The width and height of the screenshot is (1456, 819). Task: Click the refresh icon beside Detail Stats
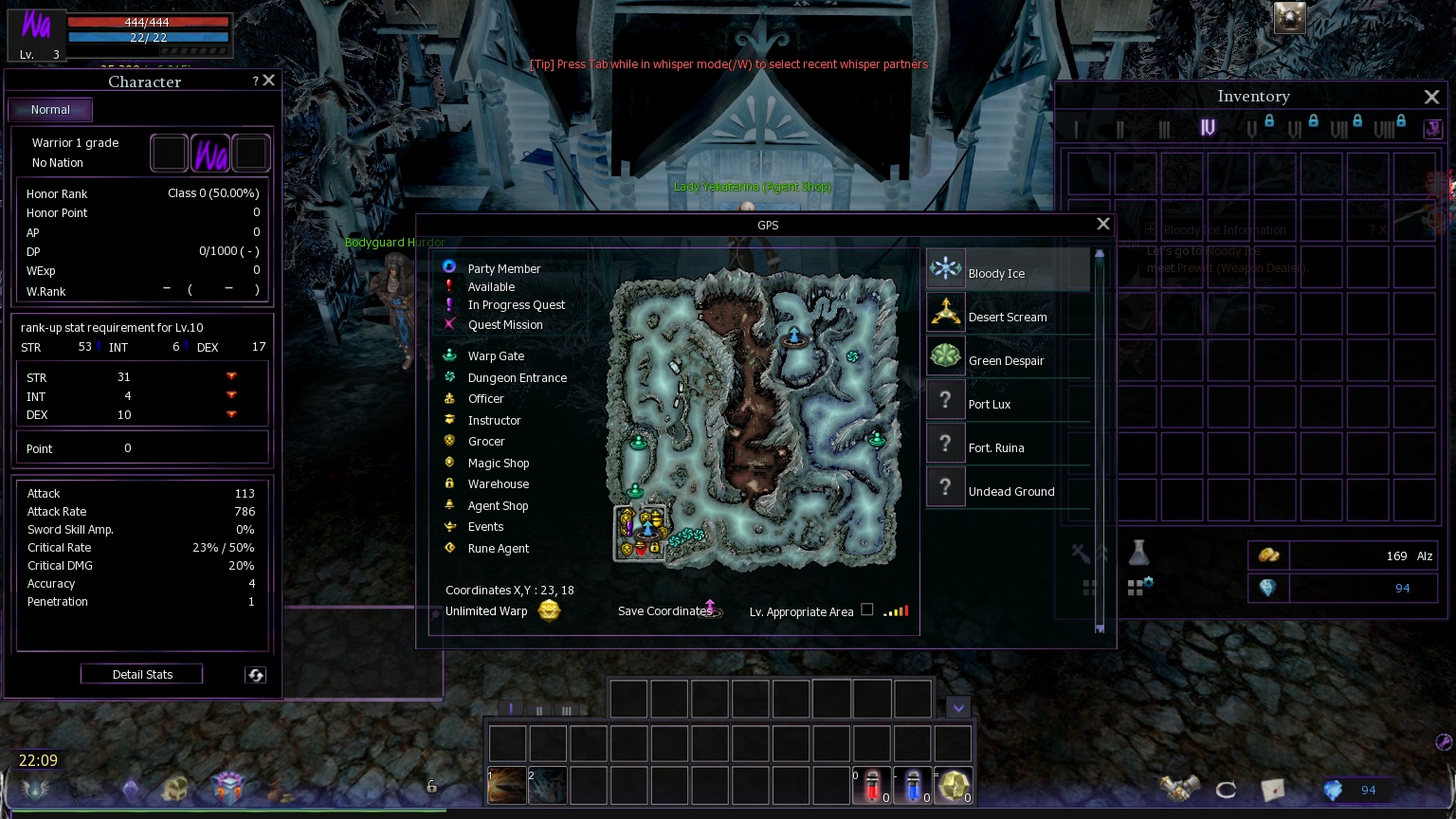255,675
